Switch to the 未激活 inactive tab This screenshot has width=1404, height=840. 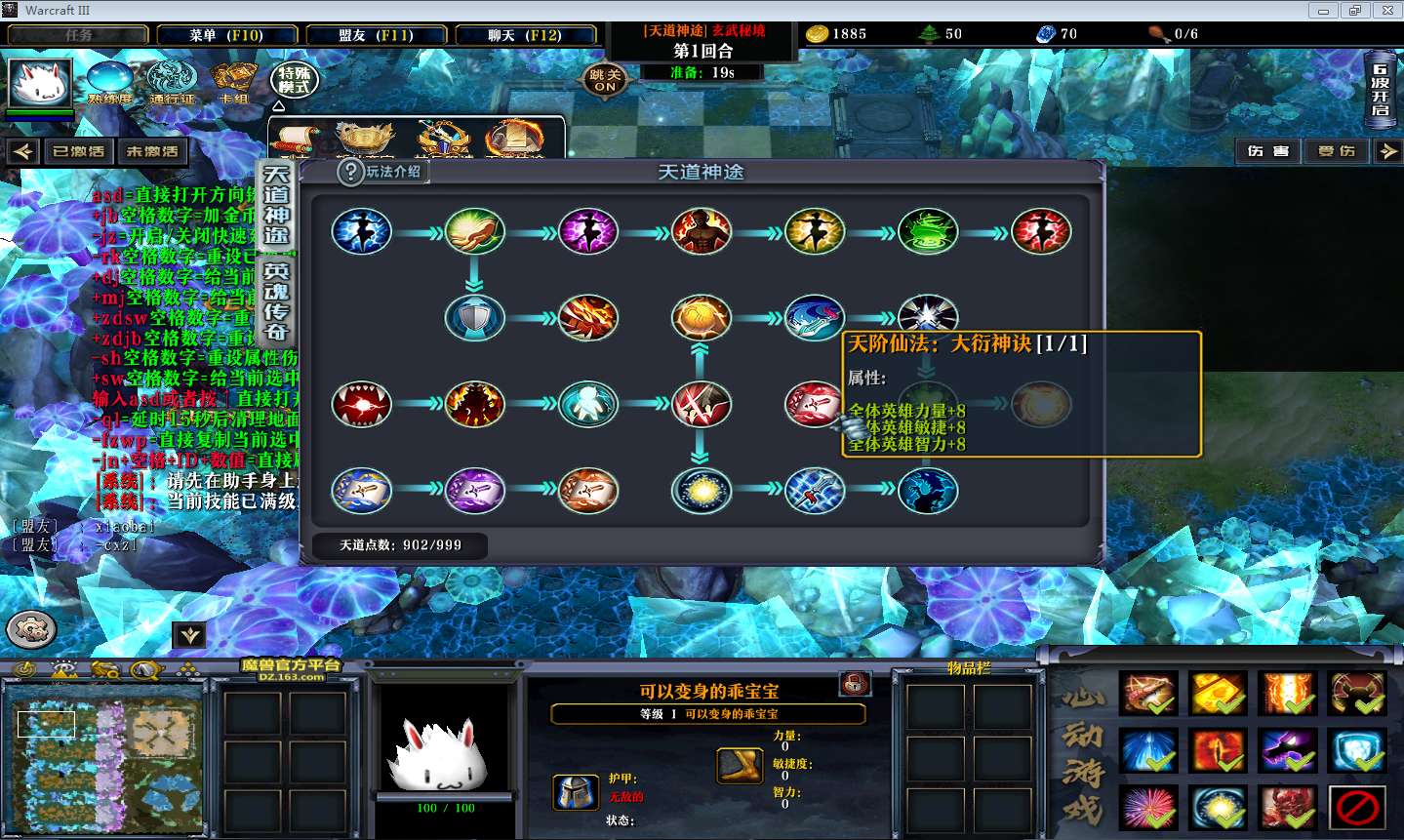(152, 151)
